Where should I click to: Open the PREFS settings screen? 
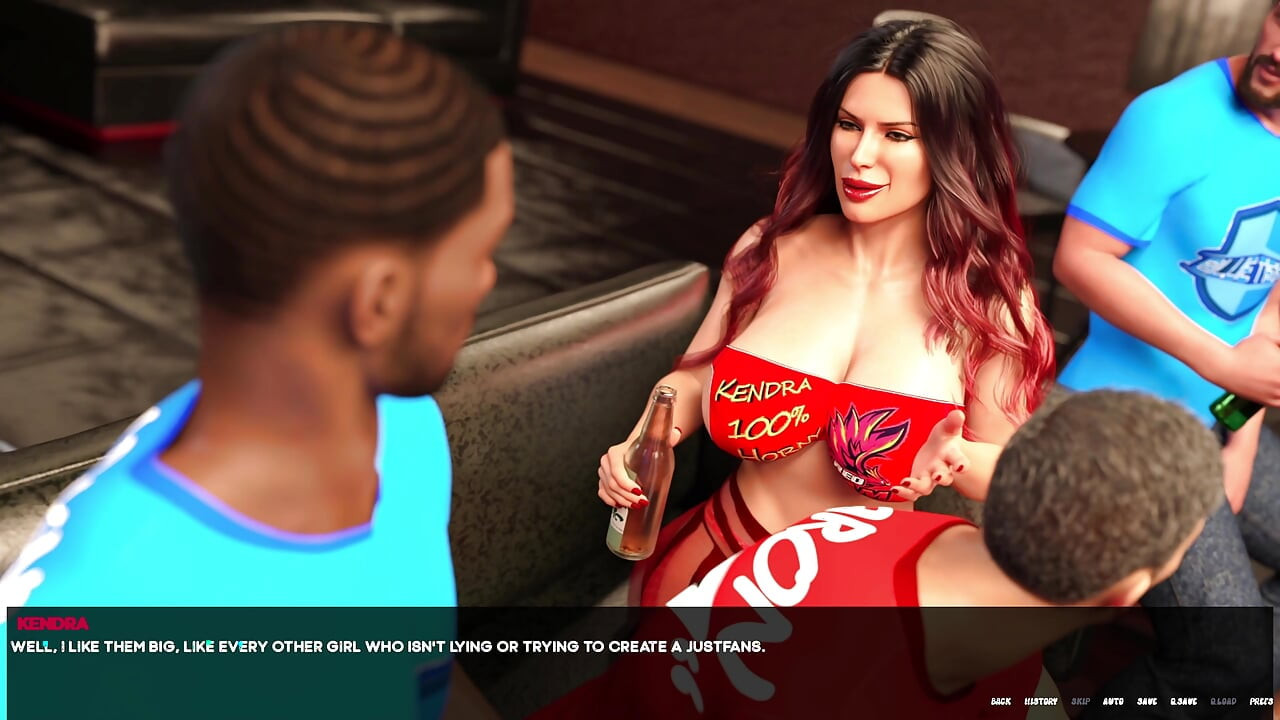click(1260, 700)
